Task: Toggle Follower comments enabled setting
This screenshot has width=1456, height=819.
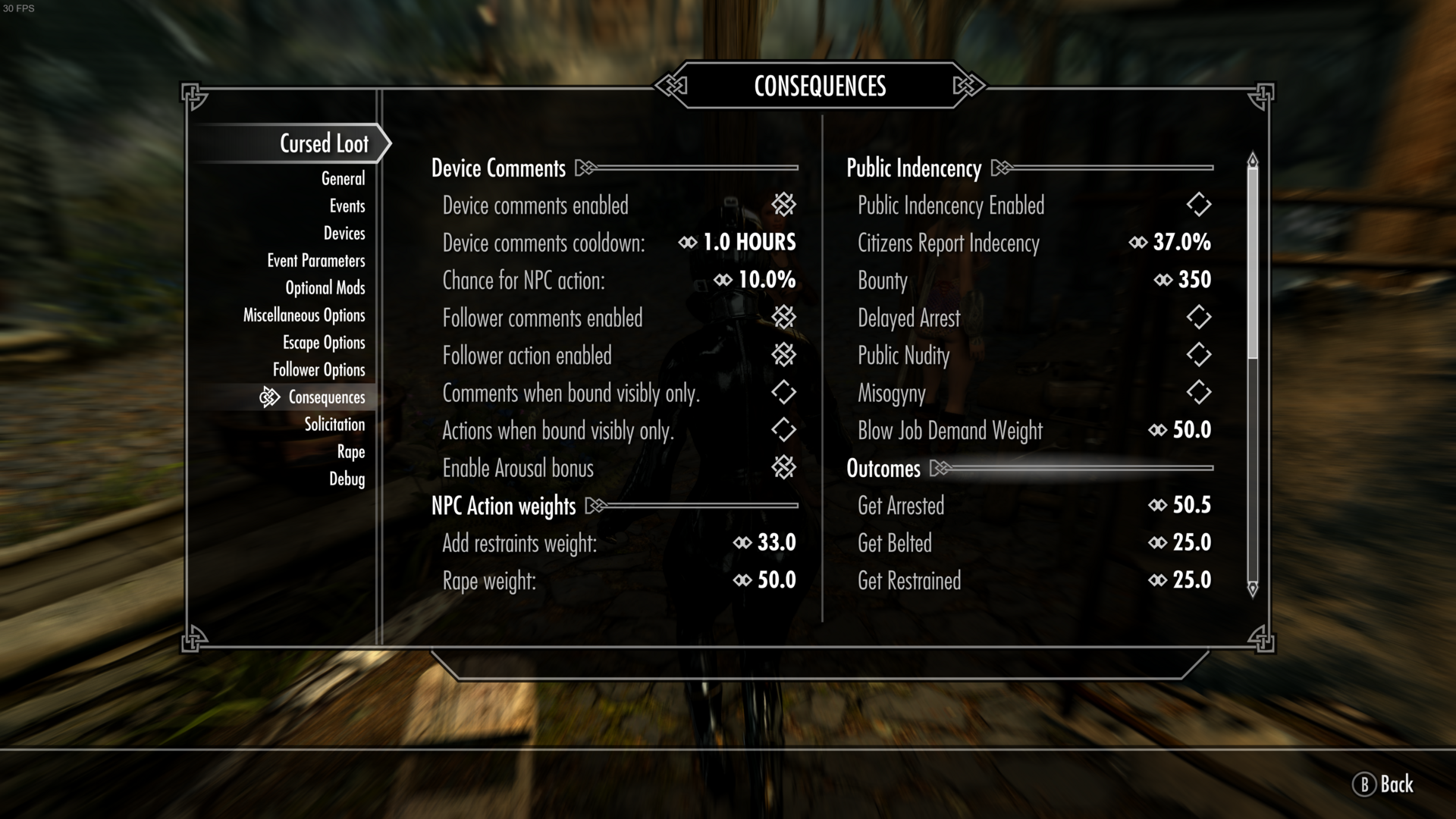Action: [x=783, y=318]
